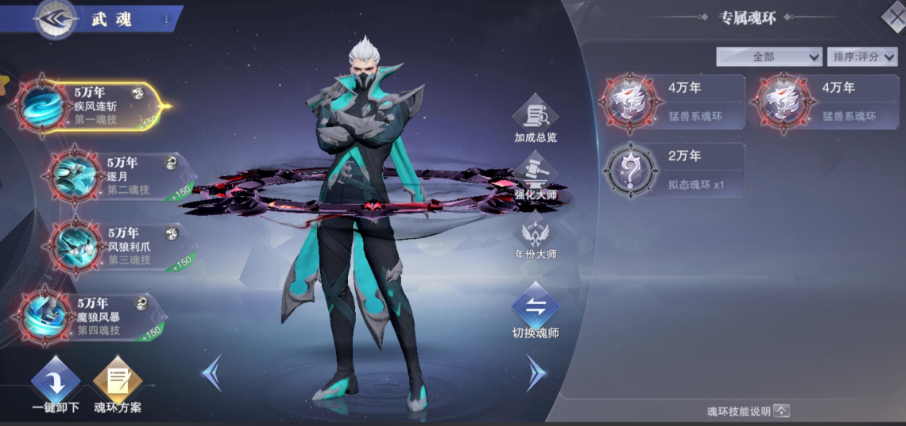Viewport: 906px width, 426px height.
Task: Open the 魂环技能说明 skill description
Action: (748, 410)
